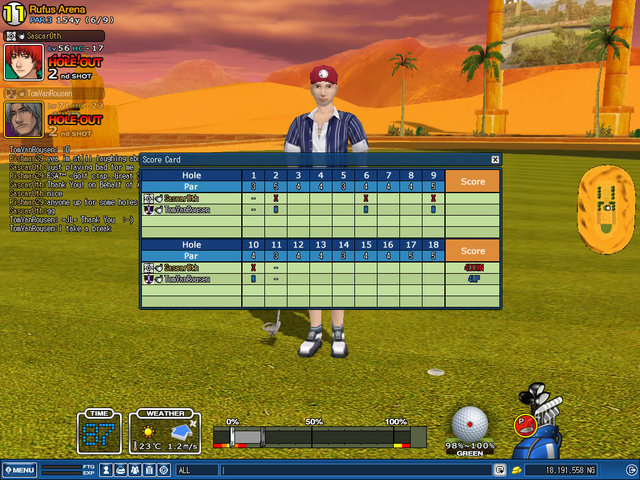Click the round gear toolbar icon

[163, 469]
